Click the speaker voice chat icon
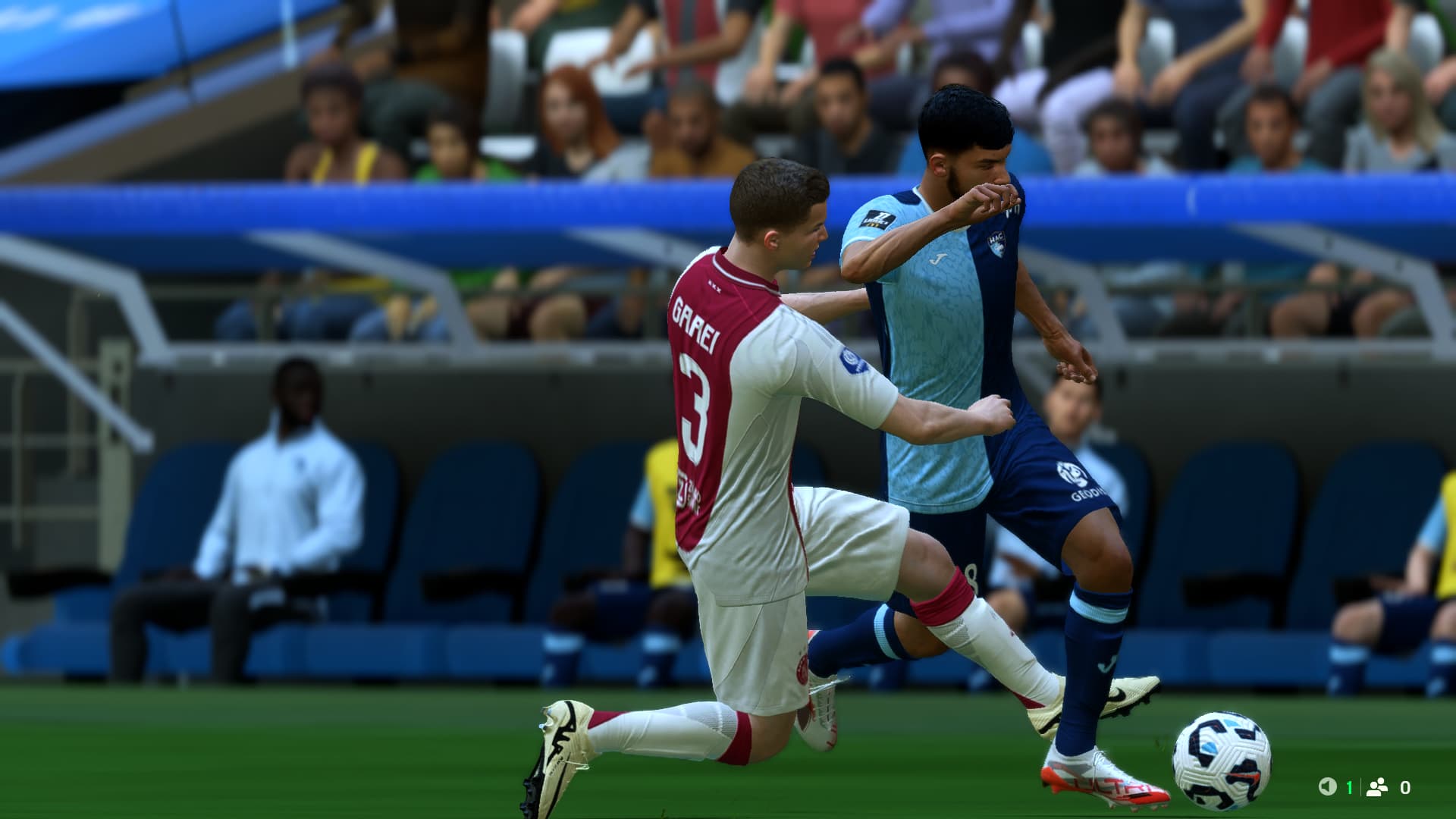The image size is (1456, 819). click(1327, 787)
